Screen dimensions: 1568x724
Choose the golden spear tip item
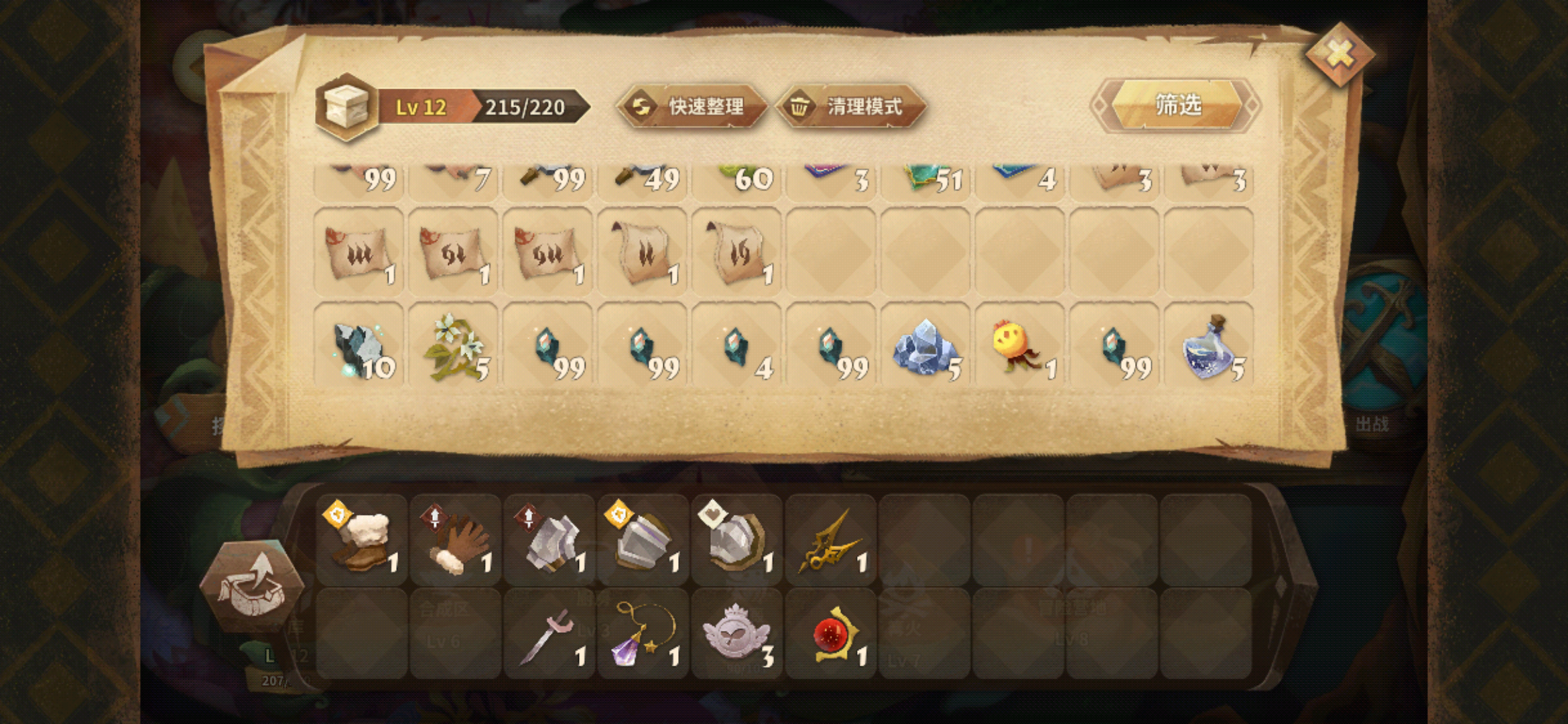[x=830, y=540]
